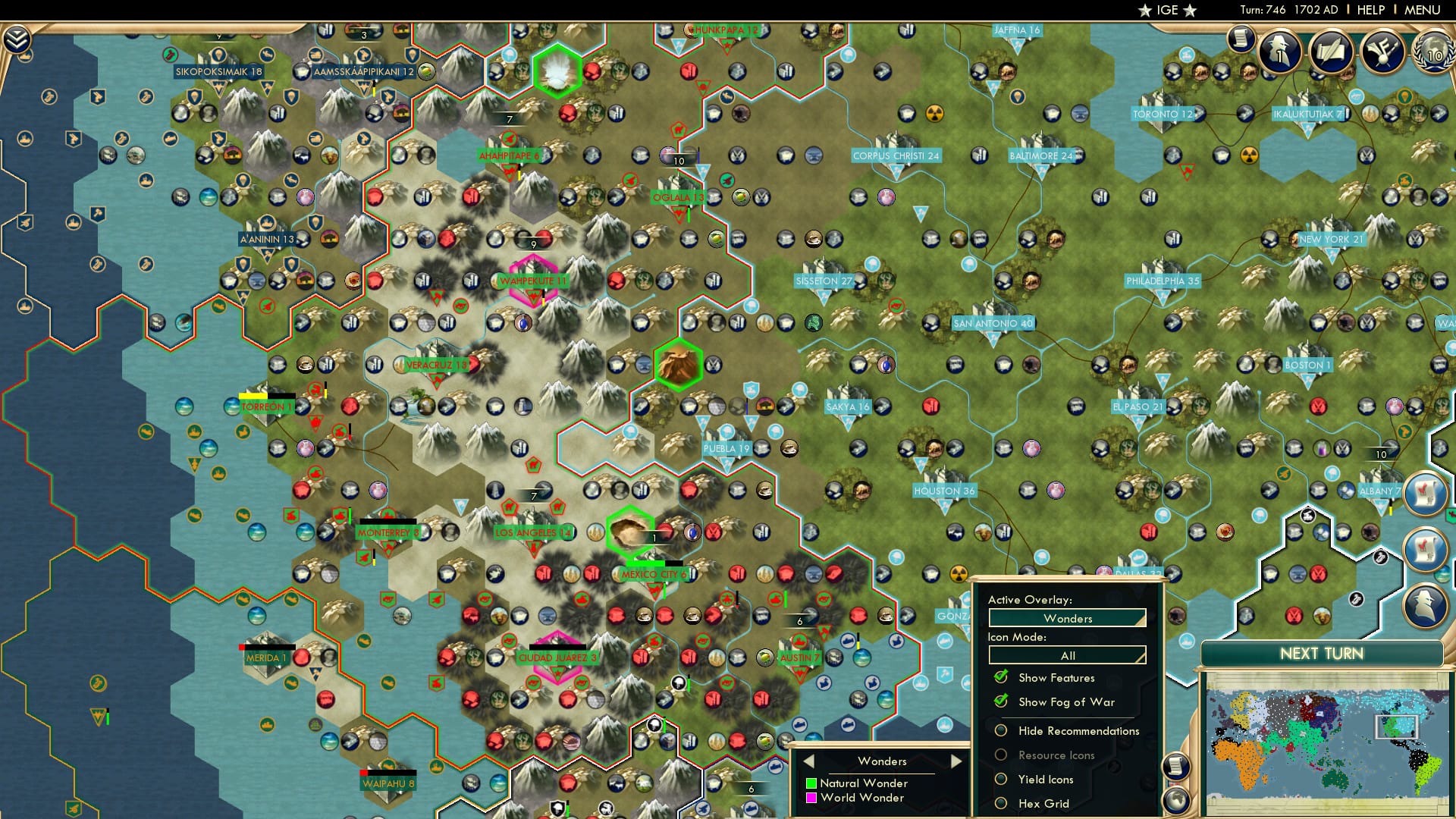Click the scroll icon left of the minimap
The image size is (1456, 819).
[1176, 766]
